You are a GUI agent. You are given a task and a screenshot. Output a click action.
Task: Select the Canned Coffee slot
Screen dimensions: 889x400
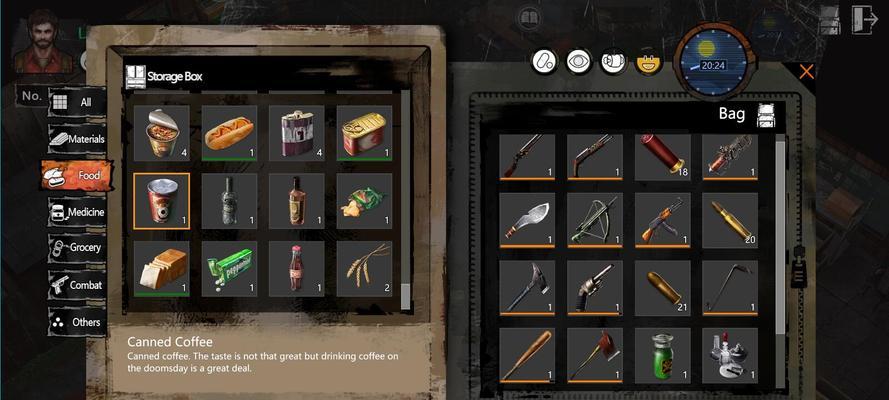(161, 201)
